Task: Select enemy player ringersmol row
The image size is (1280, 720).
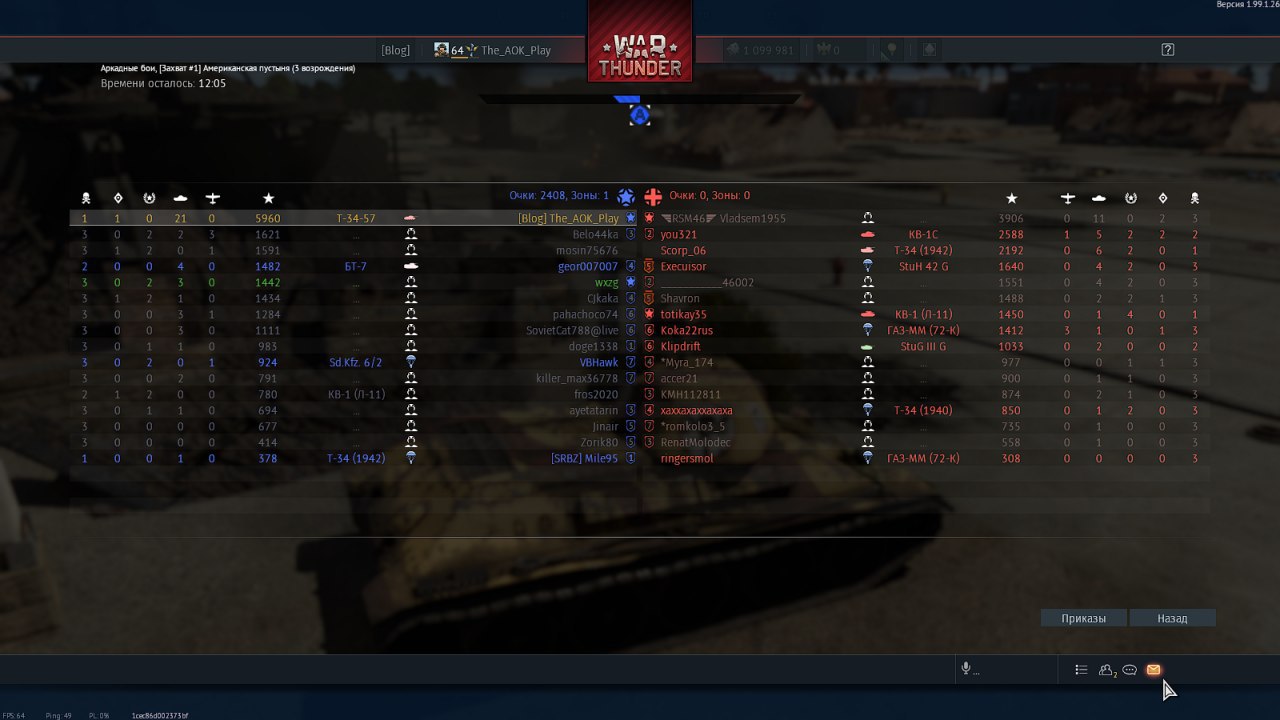Action: (x=687, y=458)
